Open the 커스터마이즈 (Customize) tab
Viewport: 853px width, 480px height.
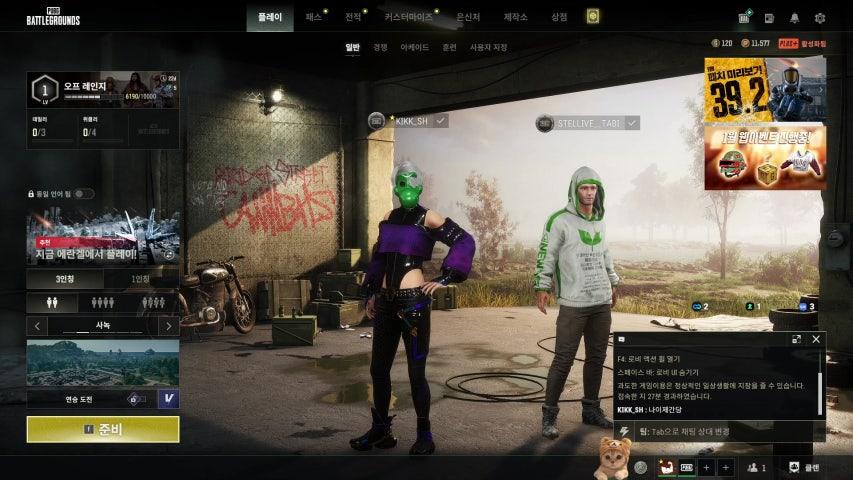coord(408,17)
